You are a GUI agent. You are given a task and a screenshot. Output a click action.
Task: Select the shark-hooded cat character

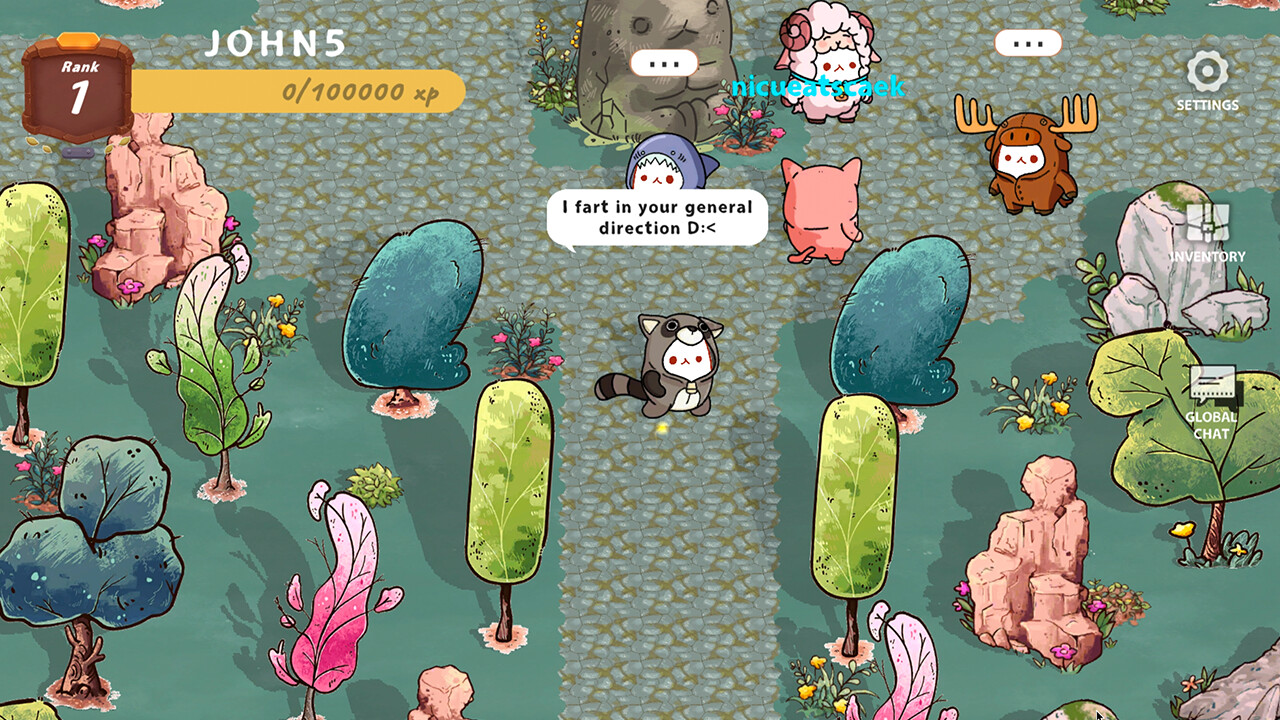pyautogui.click(x=662, y=165)
